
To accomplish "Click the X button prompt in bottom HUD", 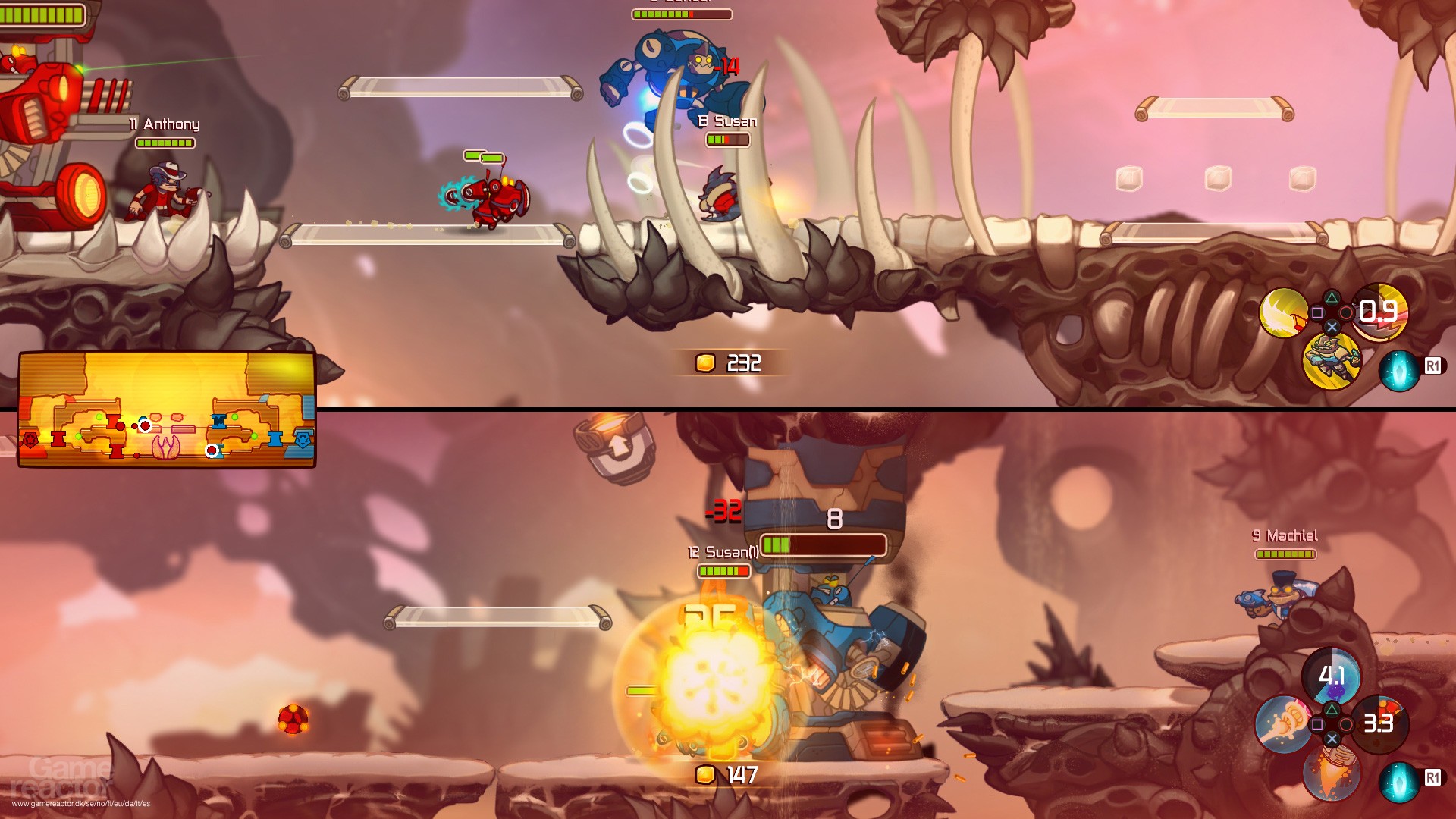I will 1332,738.
